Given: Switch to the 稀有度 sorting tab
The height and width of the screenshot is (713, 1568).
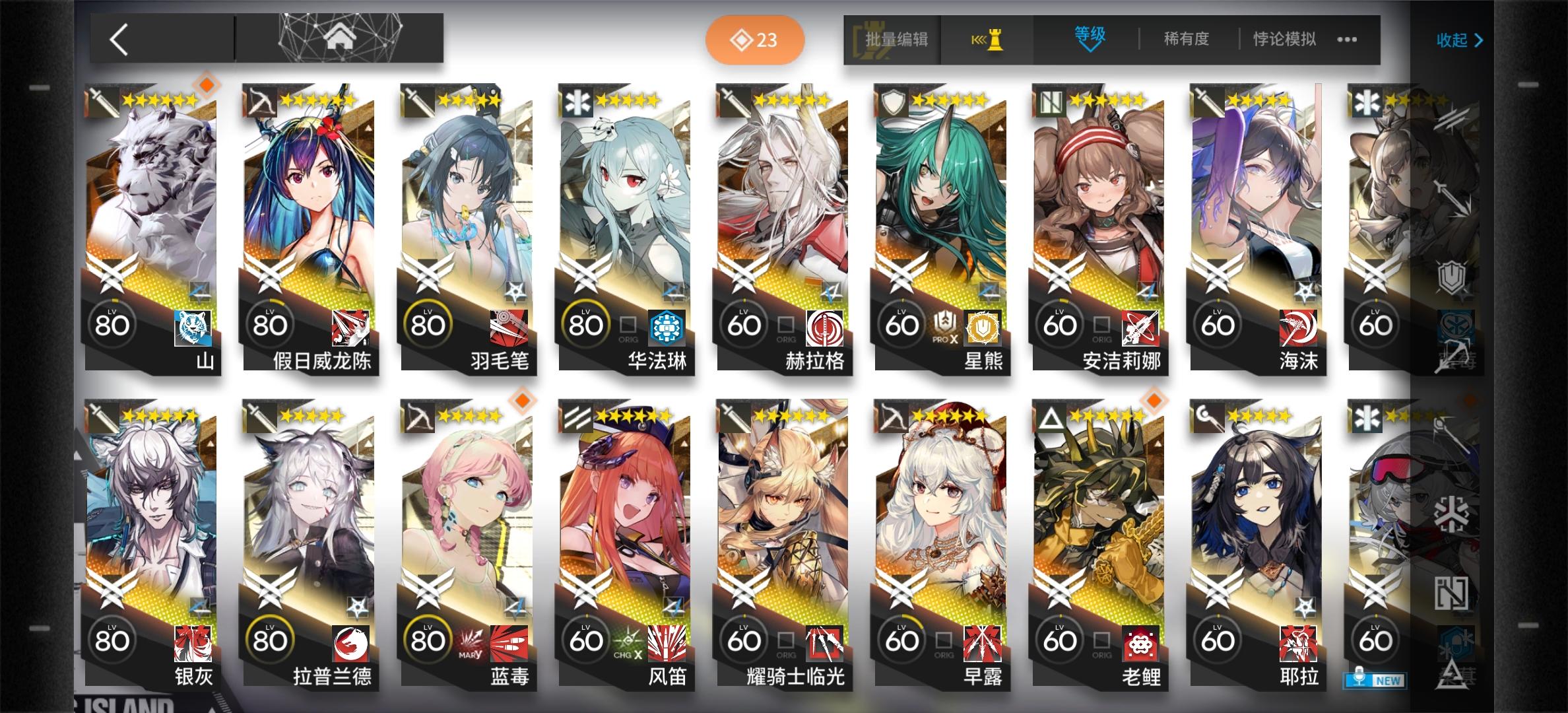Looking at the screenshot, I should [x=1187, y=40].
